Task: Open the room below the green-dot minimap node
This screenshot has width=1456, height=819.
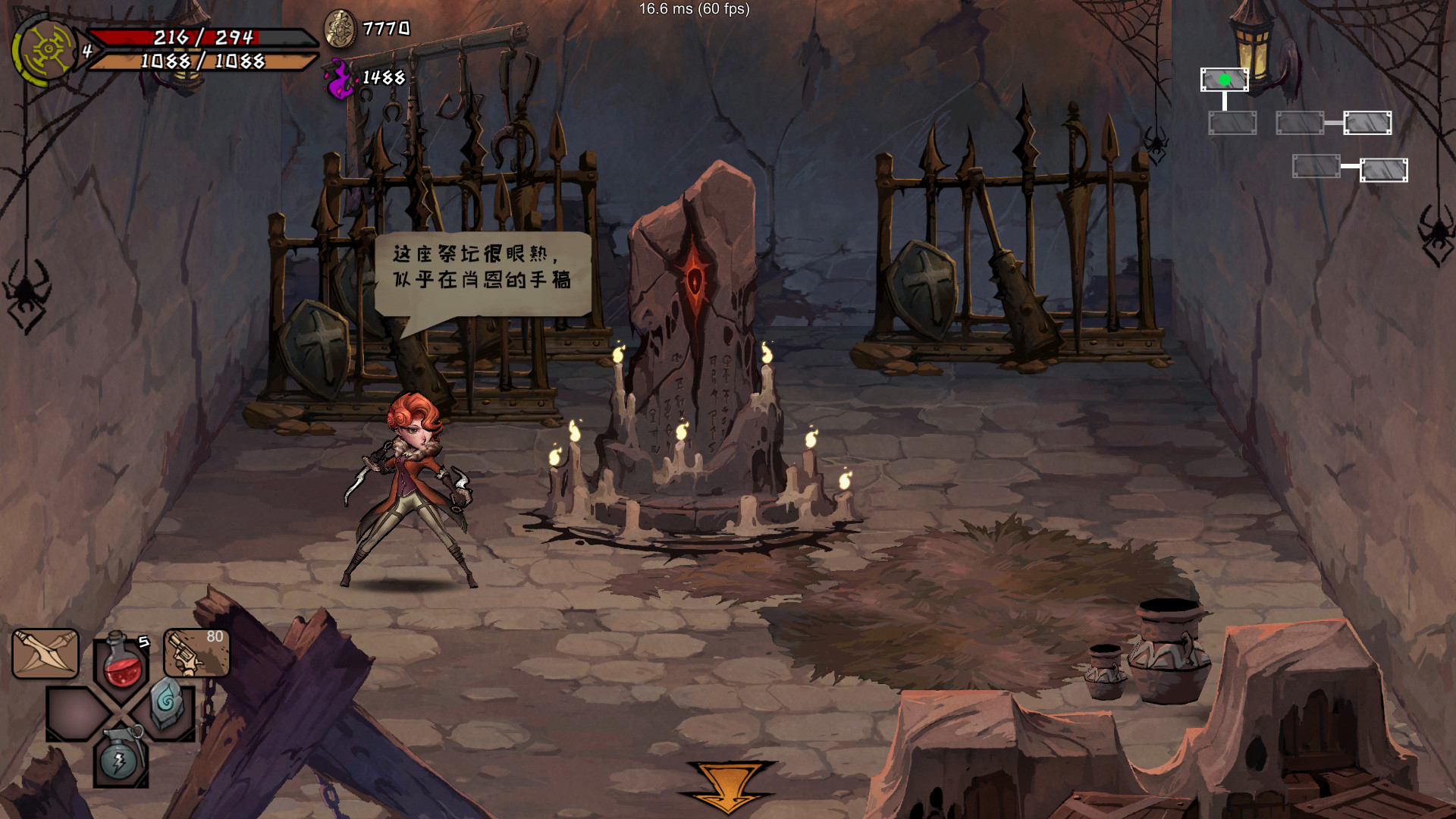Action: [1232, 121]
